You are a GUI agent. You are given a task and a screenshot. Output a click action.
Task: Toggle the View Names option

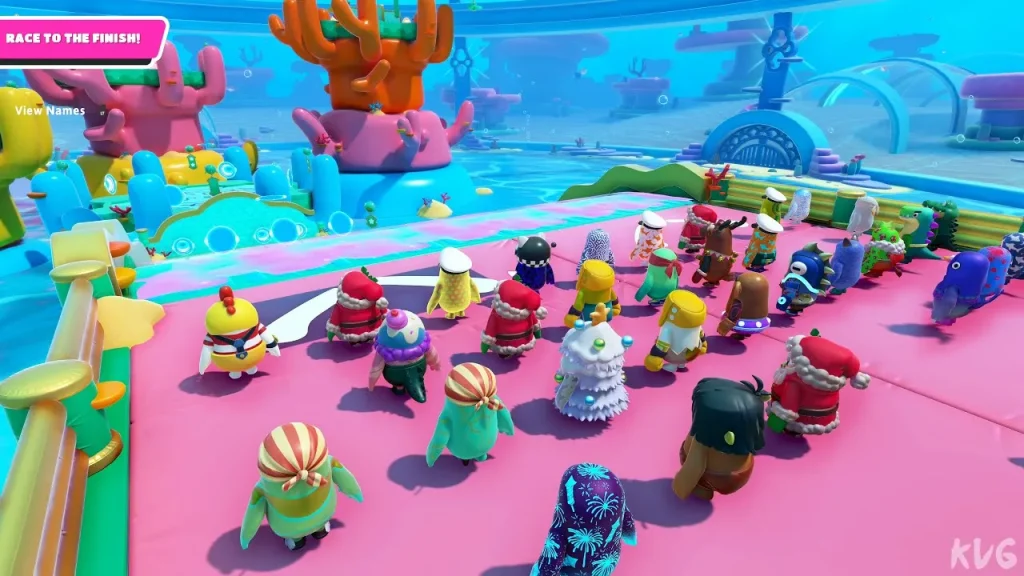point(50,111)
